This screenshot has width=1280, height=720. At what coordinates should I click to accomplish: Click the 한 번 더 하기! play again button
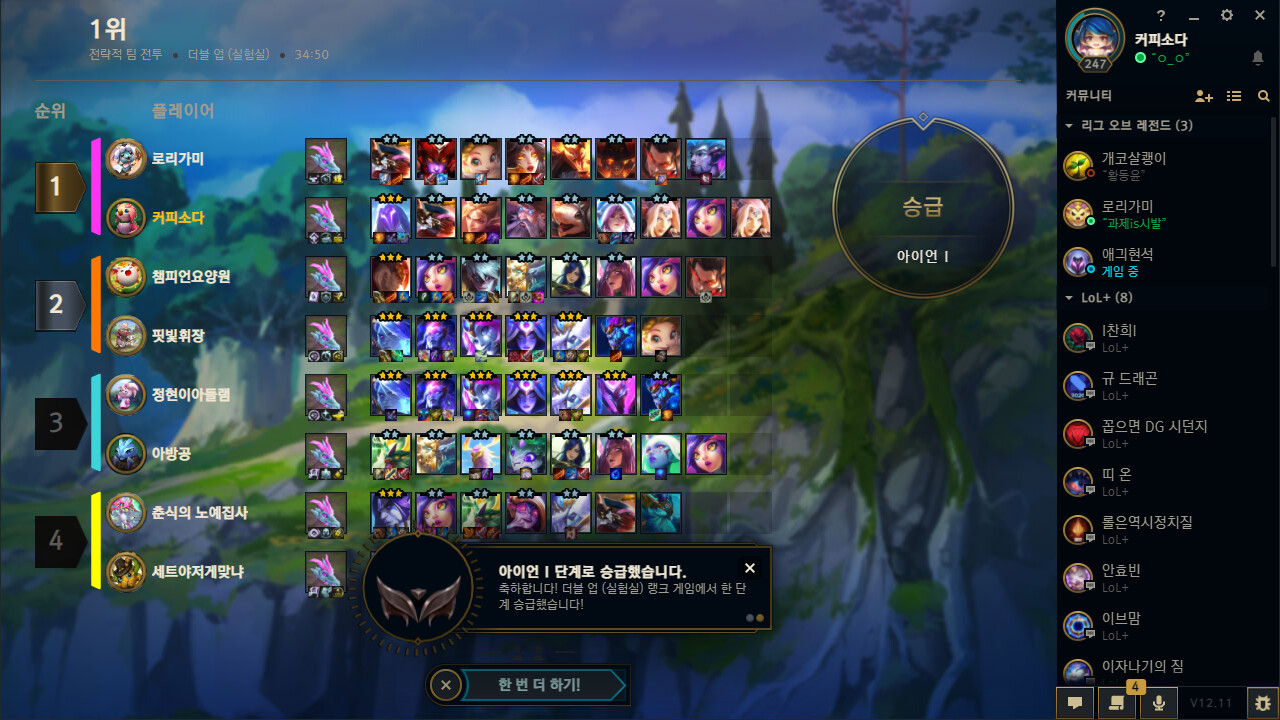[x=540, y=685]
